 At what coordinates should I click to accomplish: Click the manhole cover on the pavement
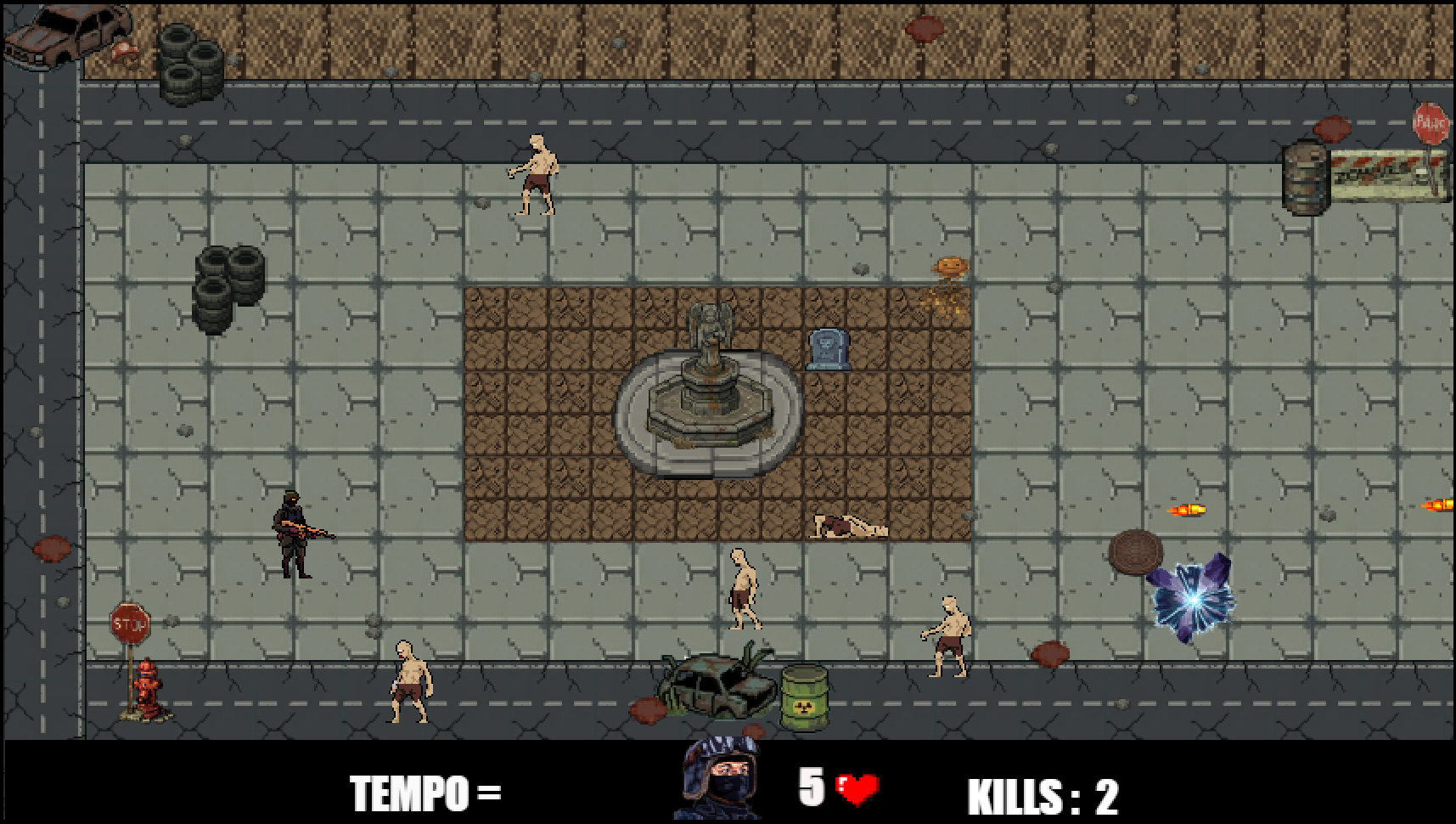coord(1138,552)
